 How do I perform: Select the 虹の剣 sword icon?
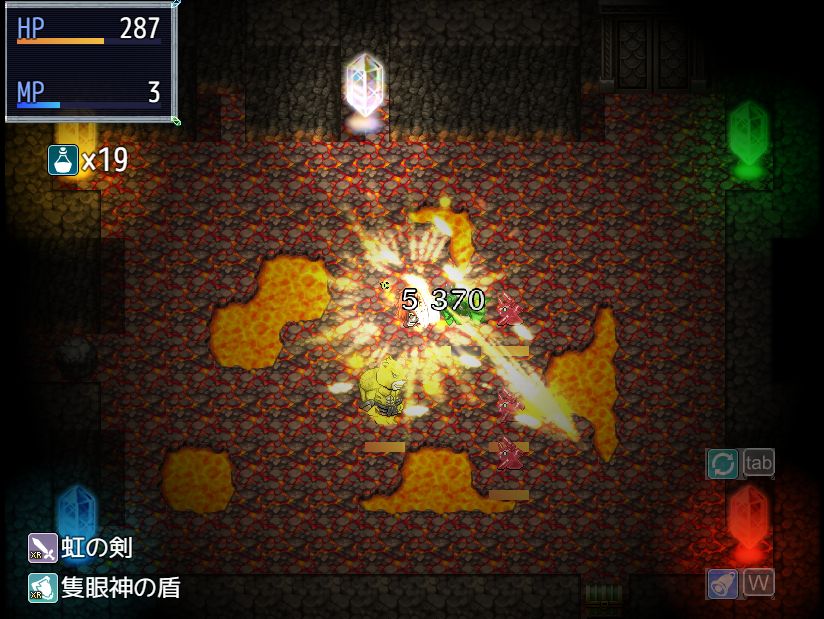pos(43,548)
